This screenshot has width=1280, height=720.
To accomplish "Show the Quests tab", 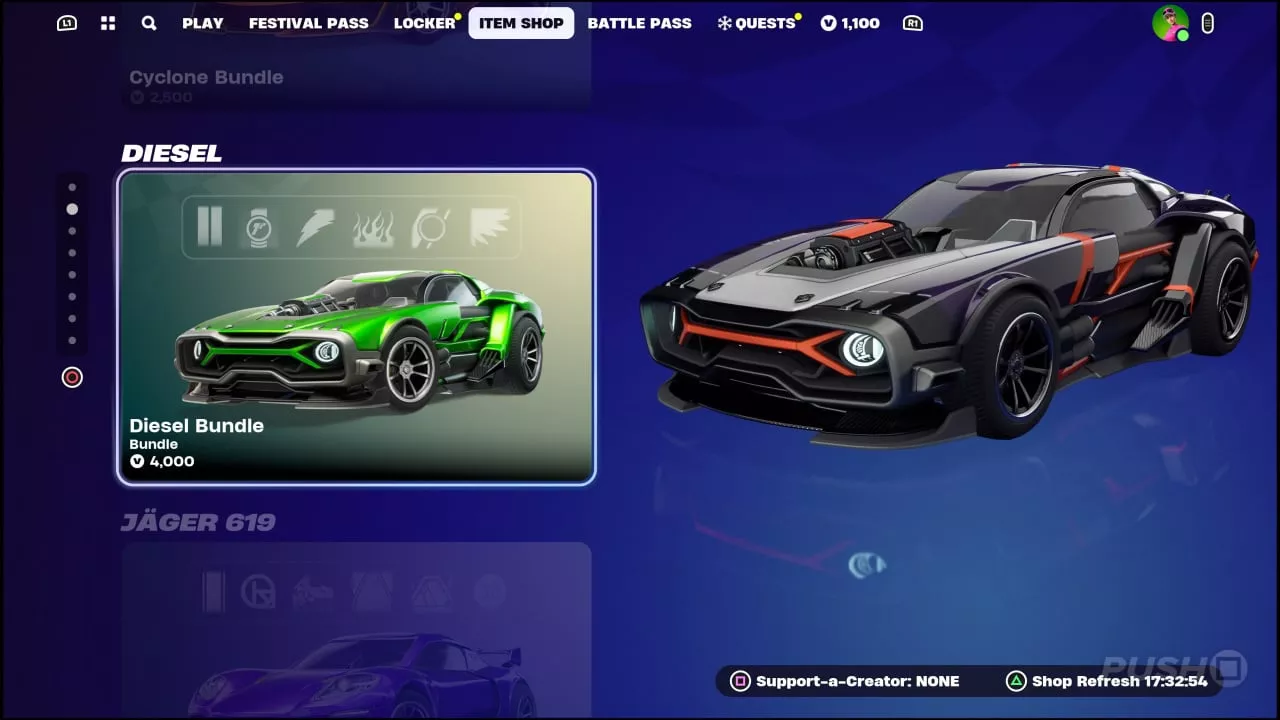I will click(x=757, y=23).
